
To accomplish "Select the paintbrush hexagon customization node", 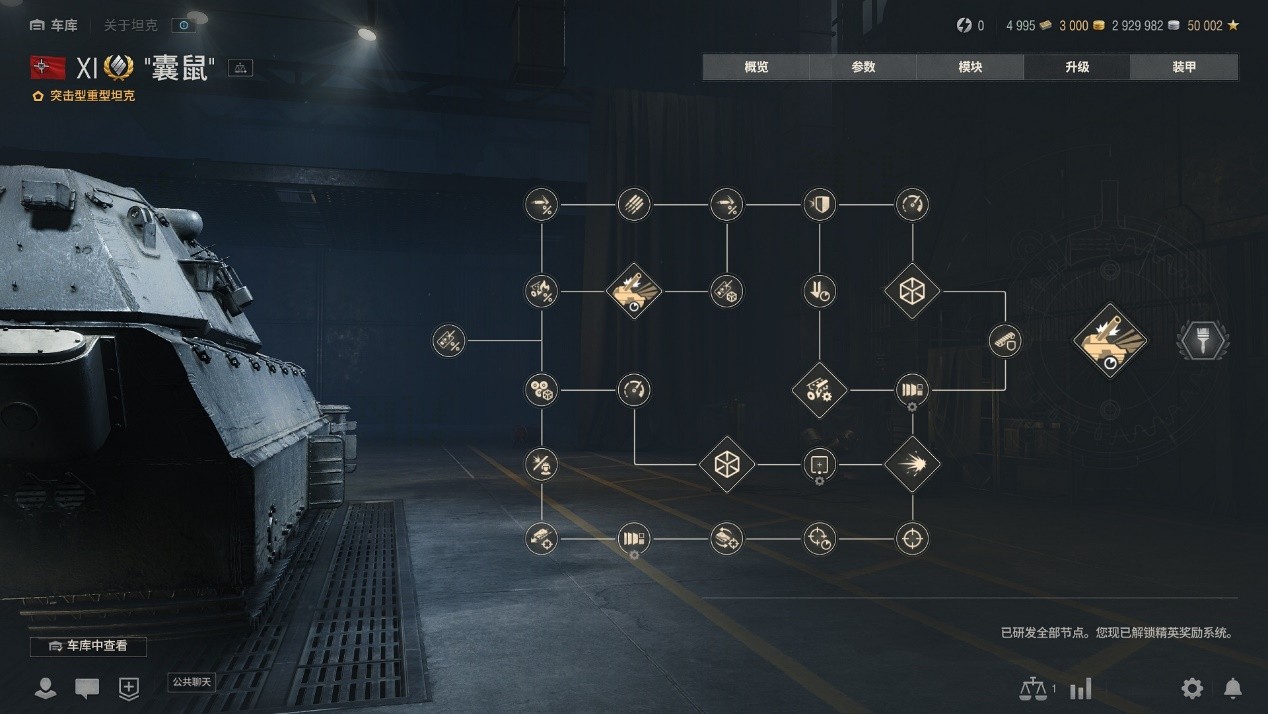I will coord(1202,341).
